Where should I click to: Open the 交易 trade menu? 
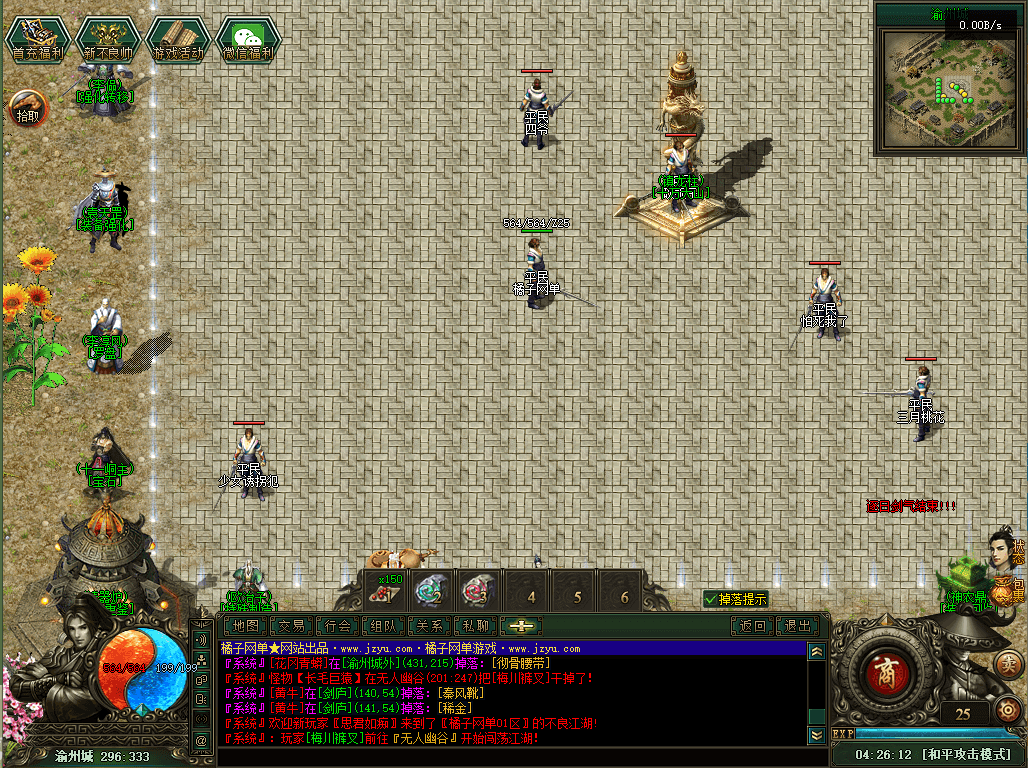(292, 626)
